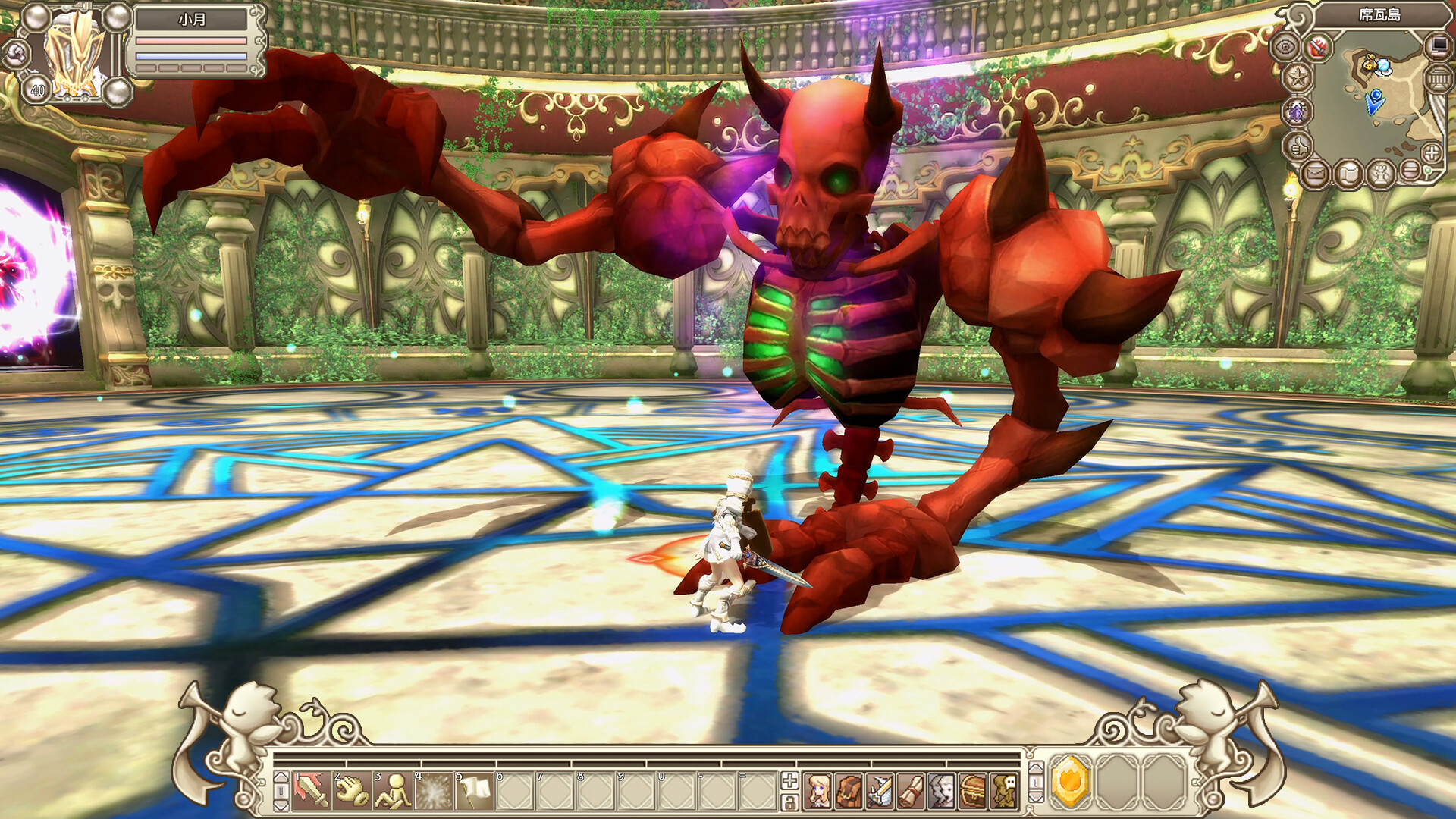The height and width of the screenshot is (819, 1456).
Task: Expand an extra hotbar row with the up arrow
Action: (281, 778)
